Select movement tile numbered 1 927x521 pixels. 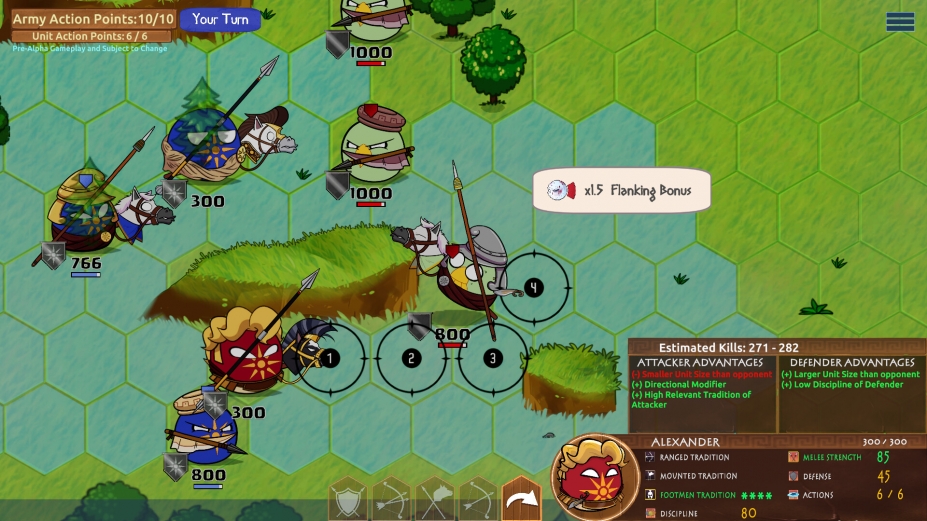pos(330,358)
